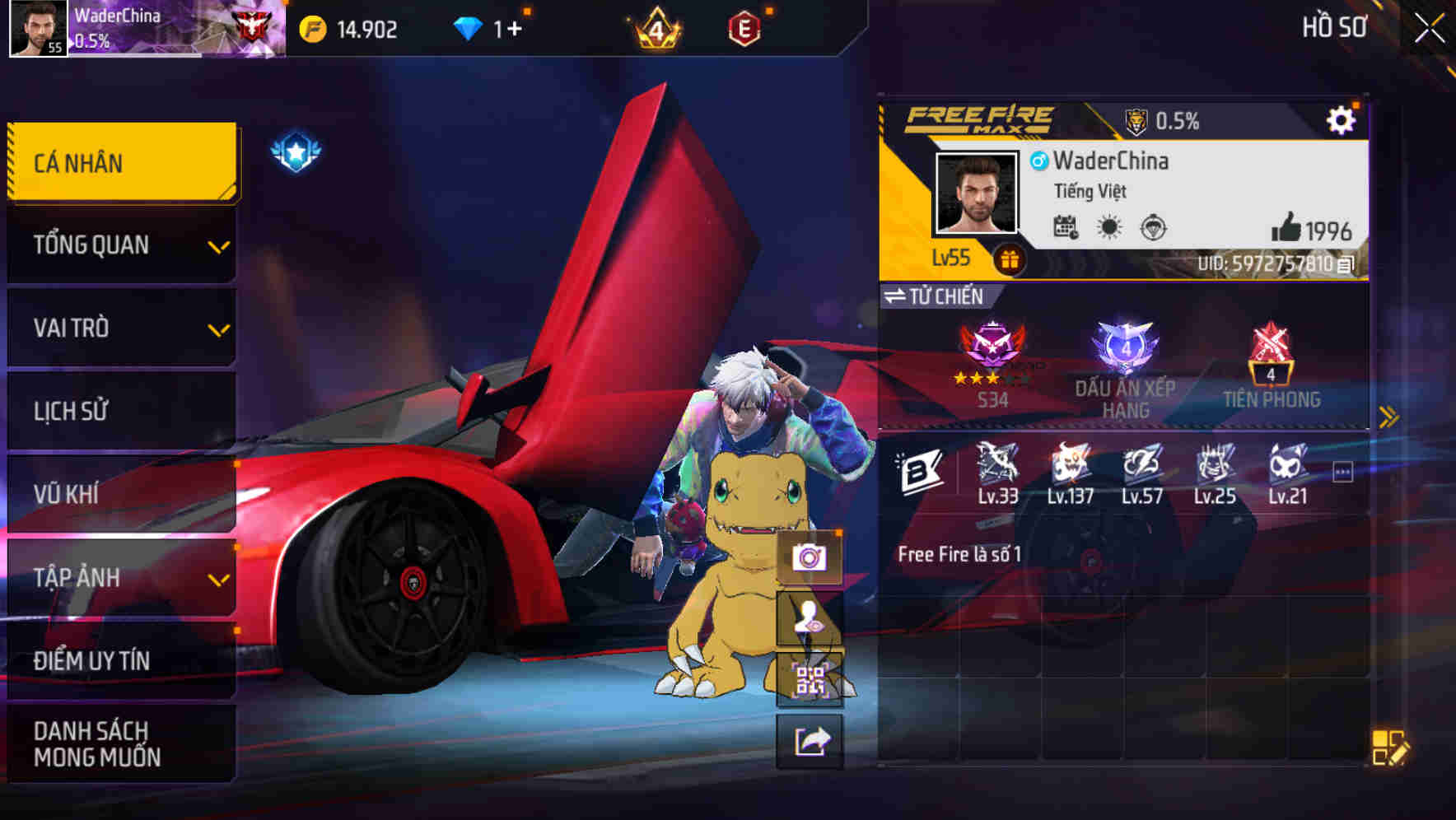
Task: Collapse the TẬP ẢNH section
Action: [x=120, y=578]
